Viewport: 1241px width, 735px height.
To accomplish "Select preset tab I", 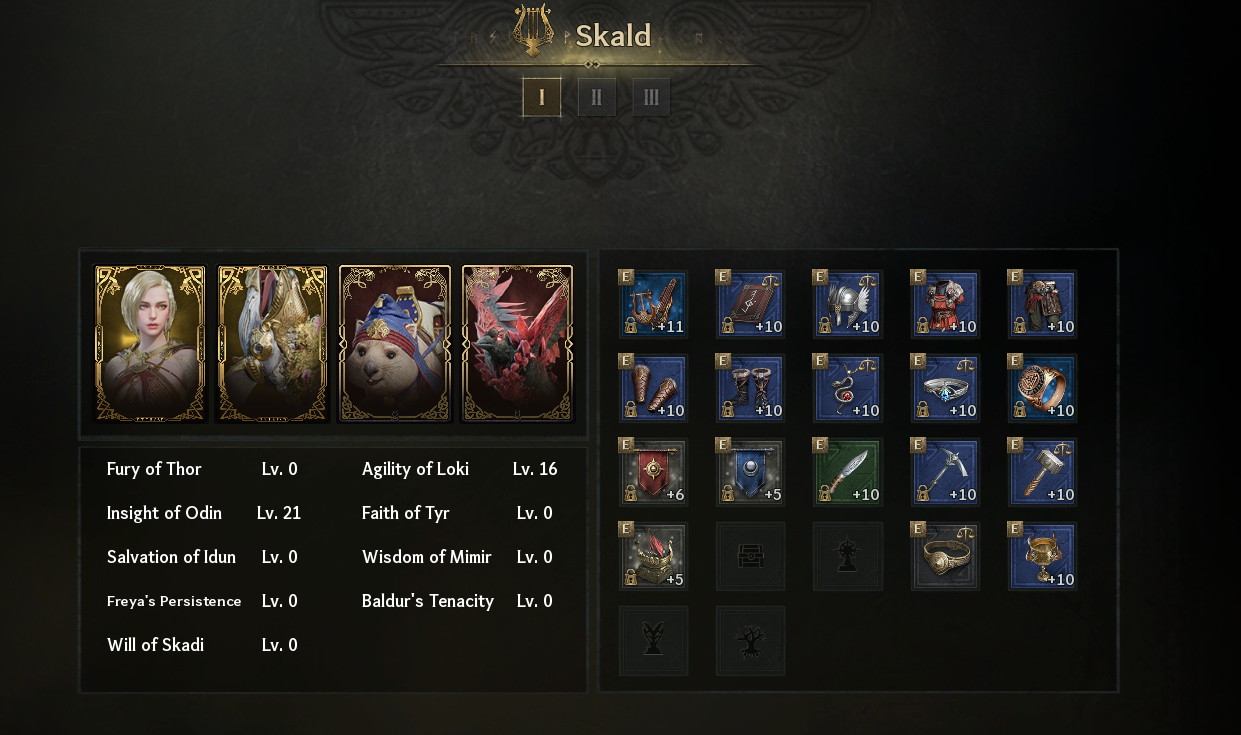I will pos(542,98).
